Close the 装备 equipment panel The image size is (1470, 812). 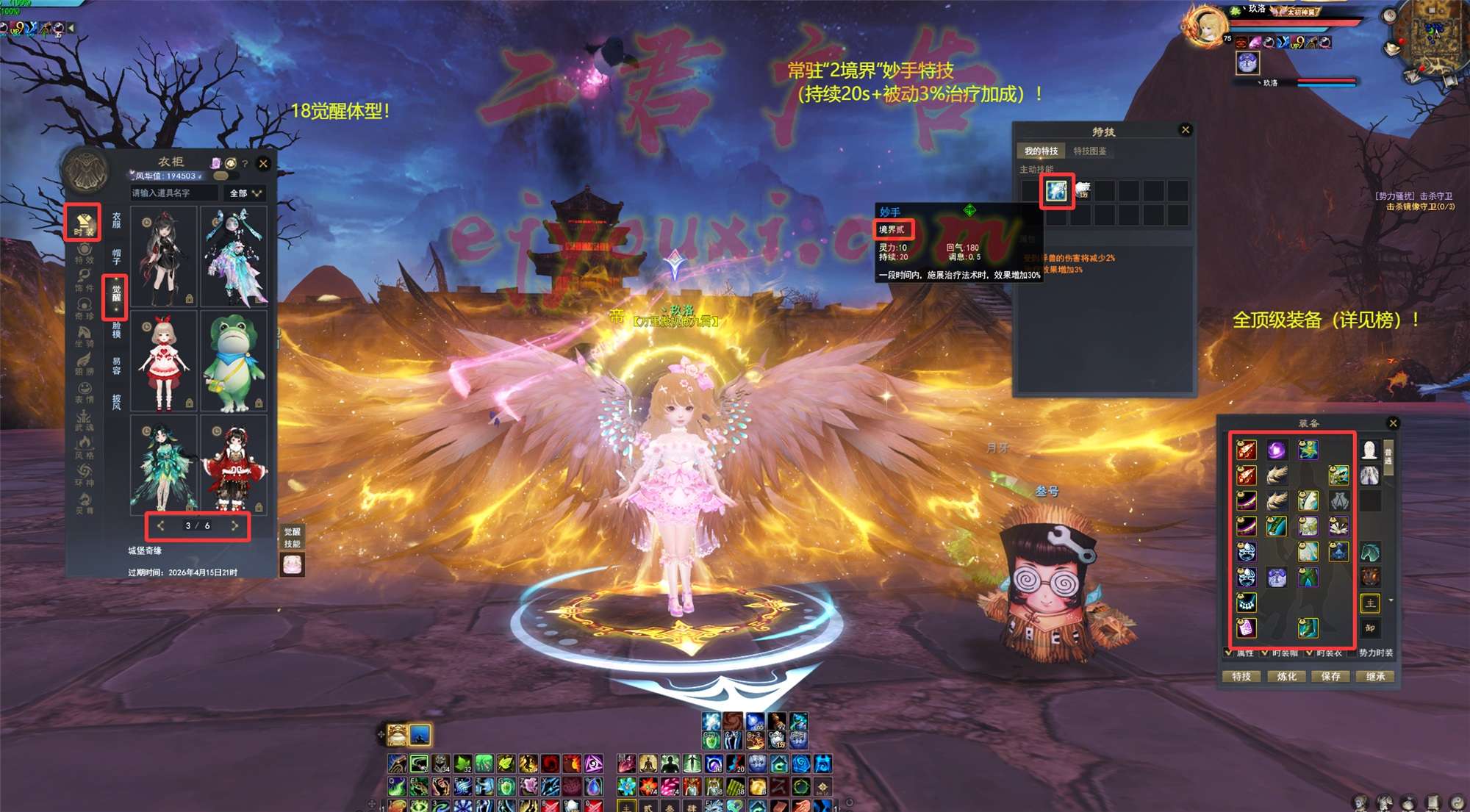coord(1392,423)
